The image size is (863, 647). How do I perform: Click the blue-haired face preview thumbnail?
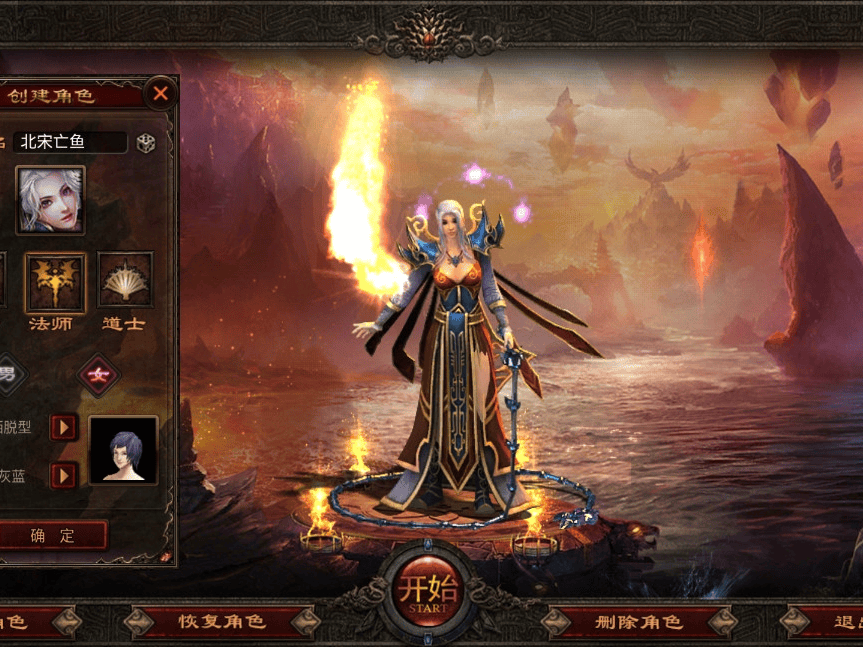click(123, 450)
